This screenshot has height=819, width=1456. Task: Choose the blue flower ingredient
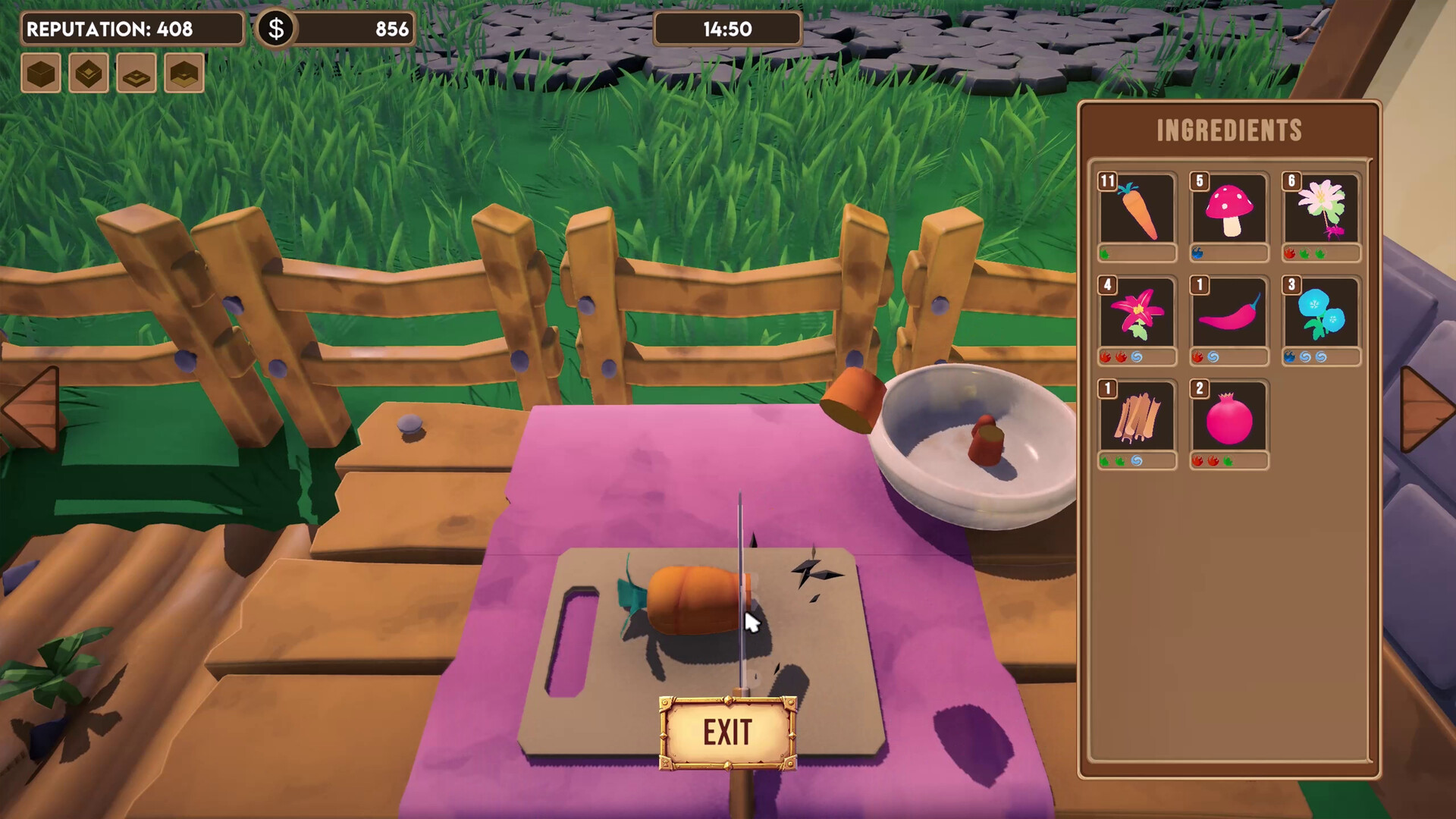click(x=1321, y=315)
